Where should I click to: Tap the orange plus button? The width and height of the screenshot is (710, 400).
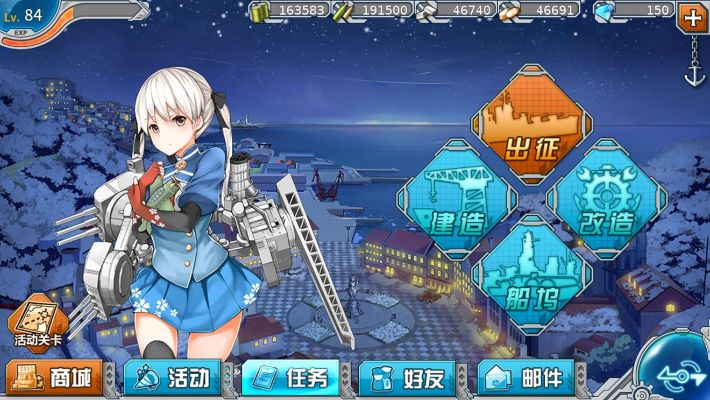[692, 16]
